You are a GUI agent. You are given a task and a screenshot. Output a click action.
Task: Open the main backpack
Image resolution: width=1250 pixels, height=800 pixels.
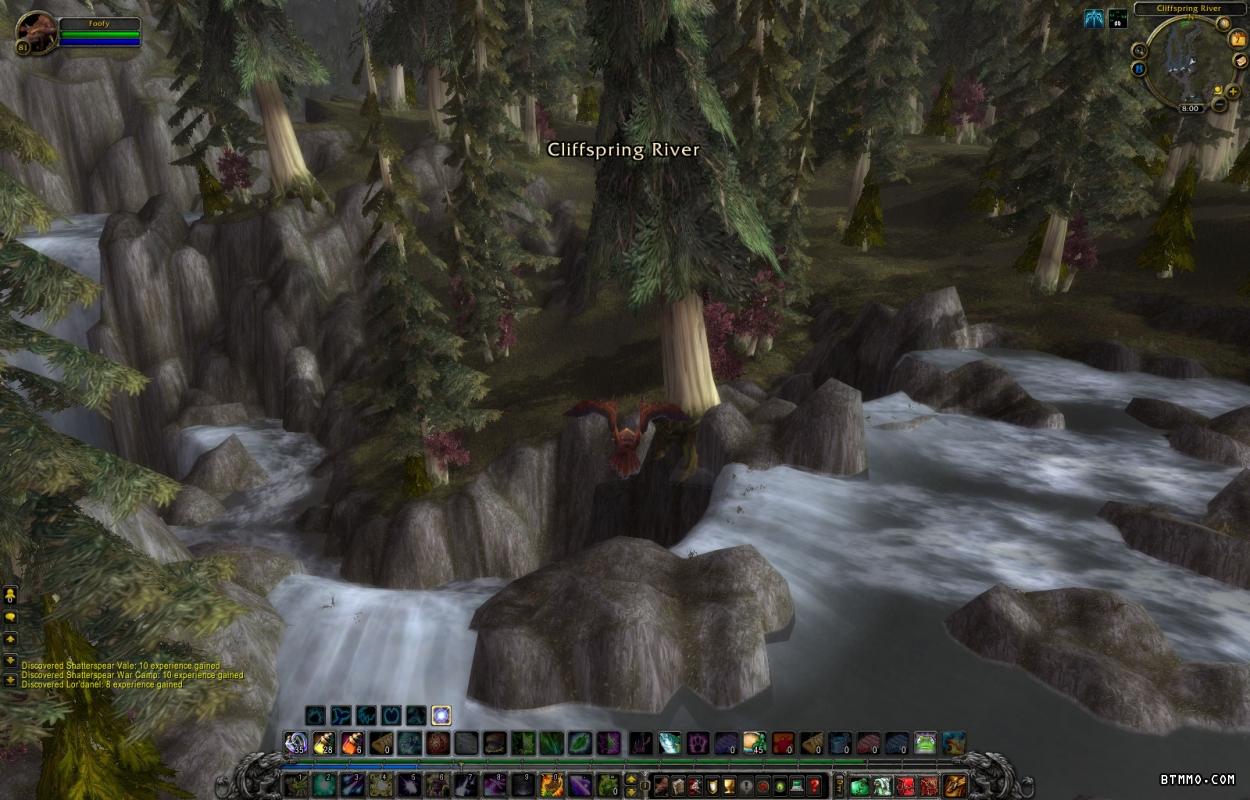pos(955,785)
